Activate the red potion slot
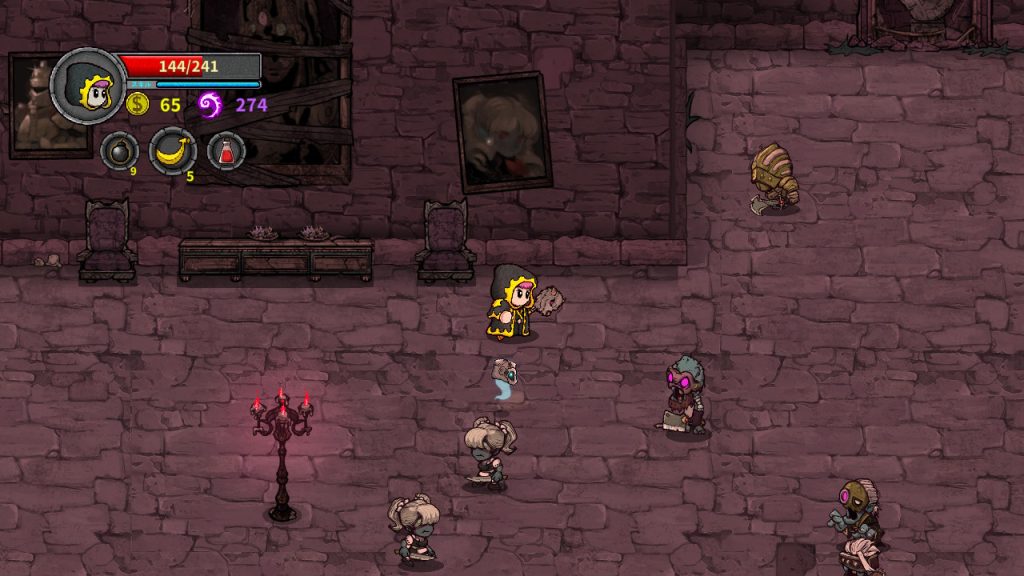The width and height of the screenshot is (1024, 576). click(x=227, y=151)
